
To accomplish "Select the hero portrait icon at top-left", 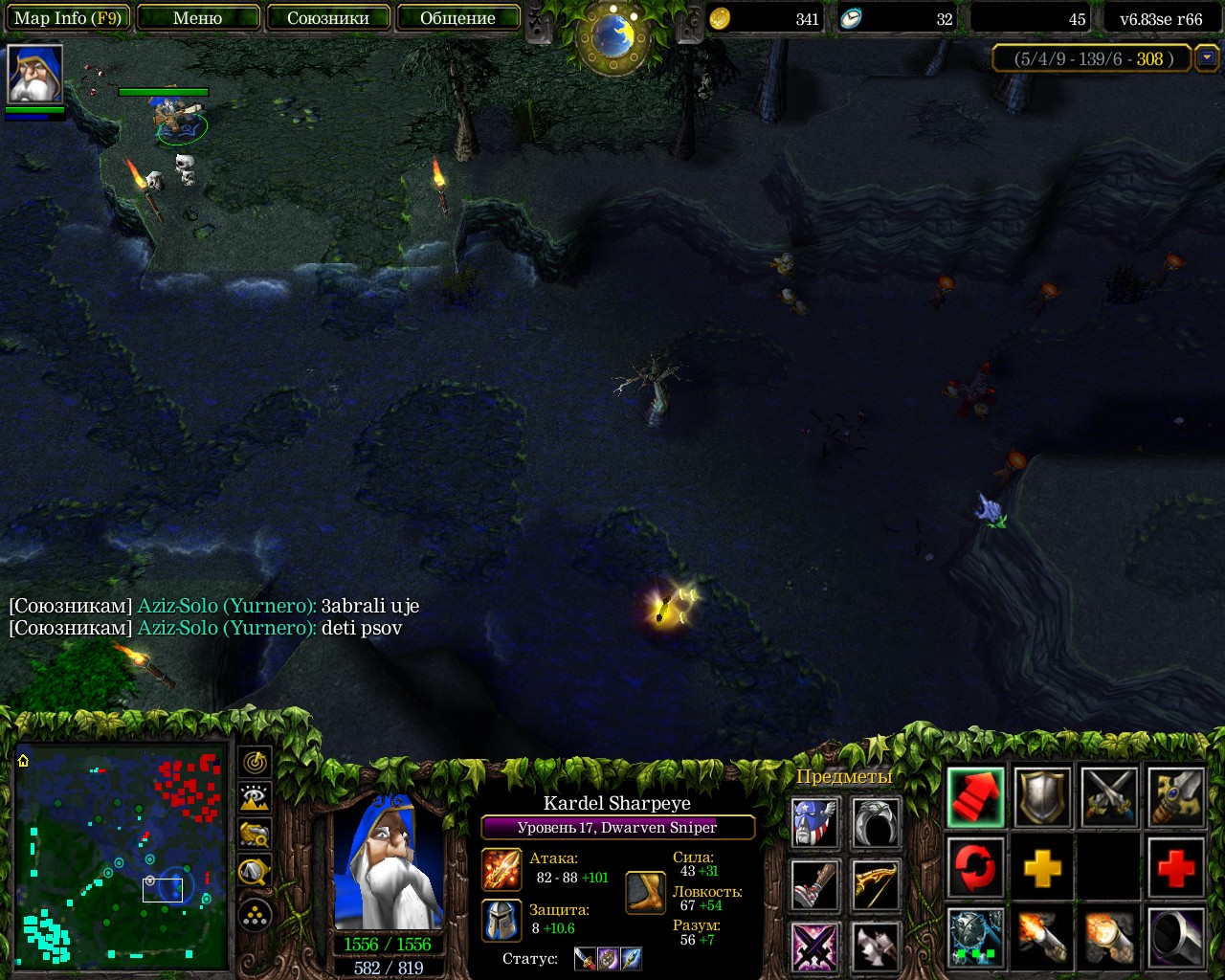I will pos(35,74).
